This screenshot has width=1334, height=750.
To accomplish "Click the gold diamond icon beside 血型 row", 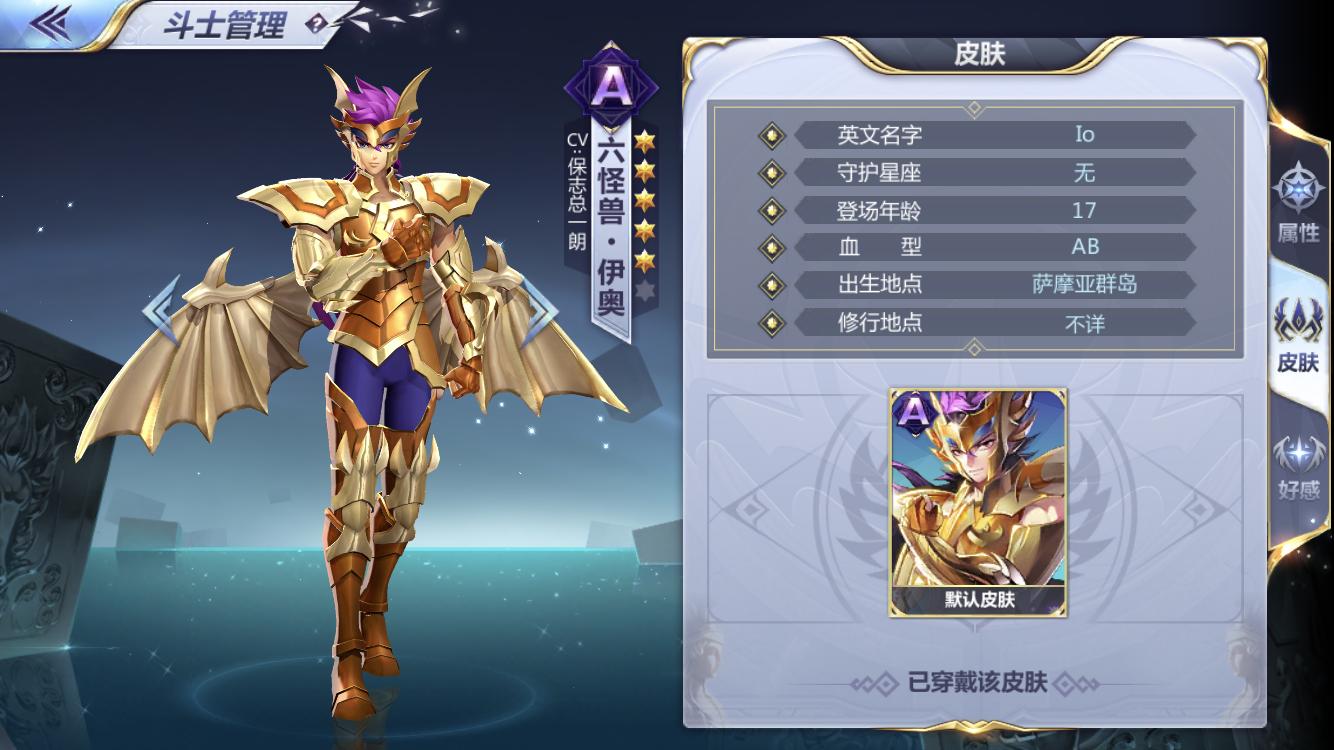I will tap(770, 247).
